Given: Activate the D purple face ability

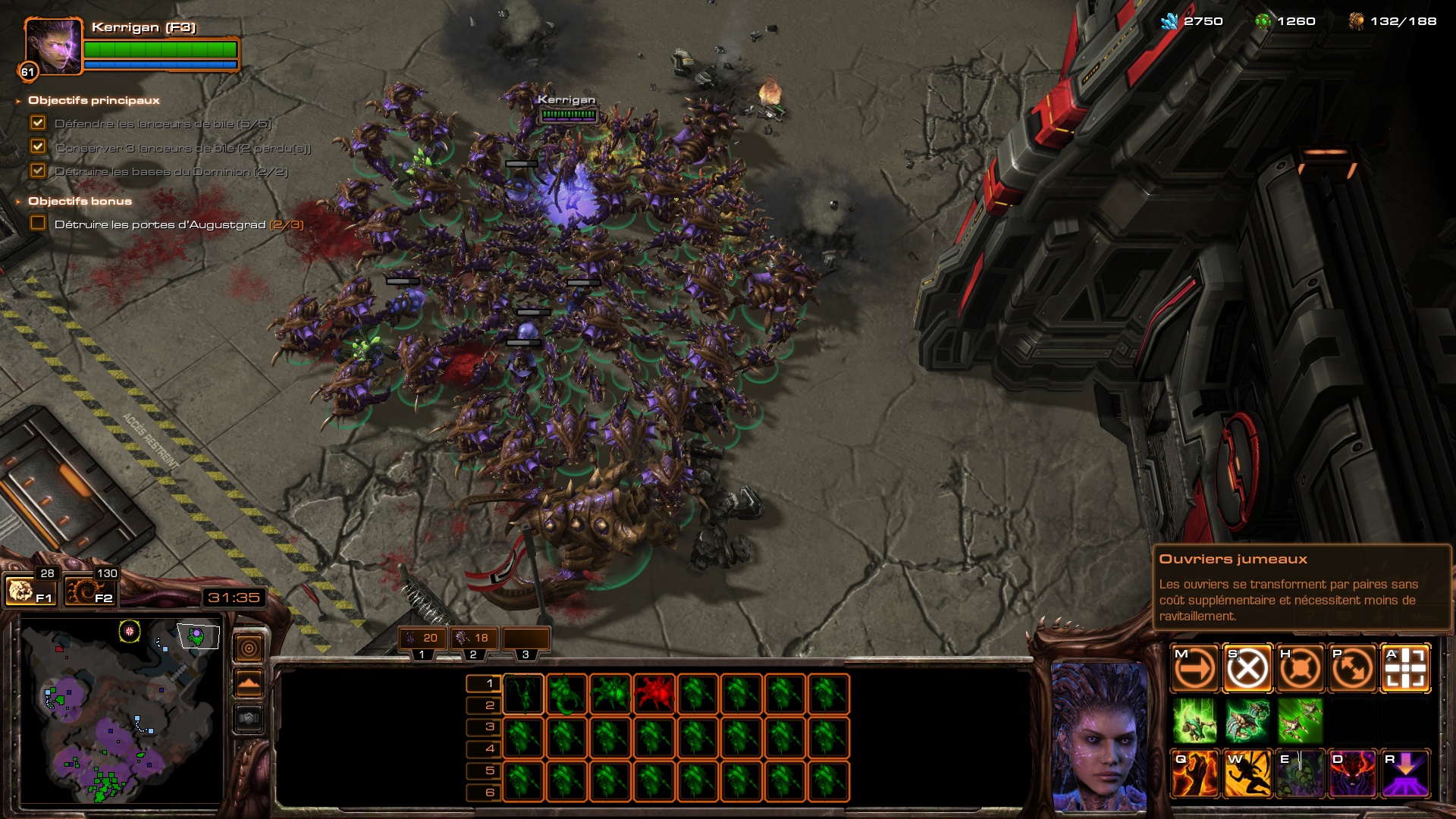Looking at the screenshot, I should 1353,773.
